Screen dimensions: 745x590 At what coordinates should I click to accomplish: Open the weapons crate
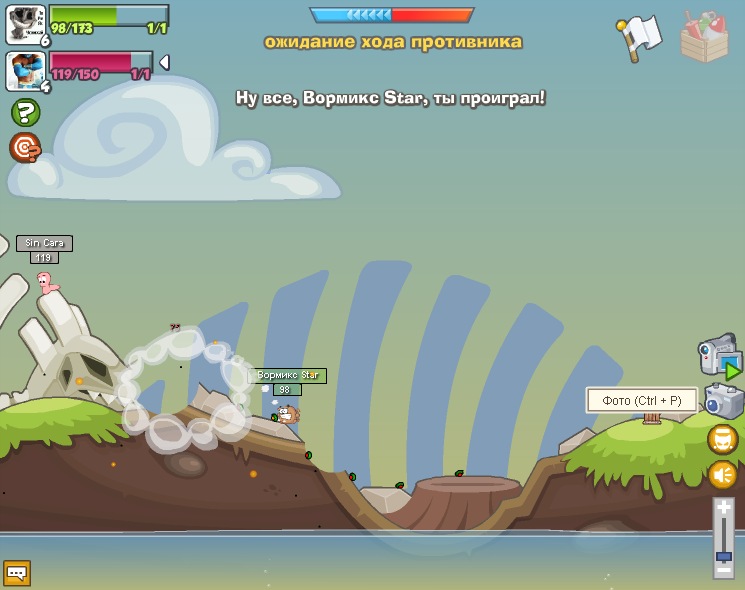[x=704, y=38]
